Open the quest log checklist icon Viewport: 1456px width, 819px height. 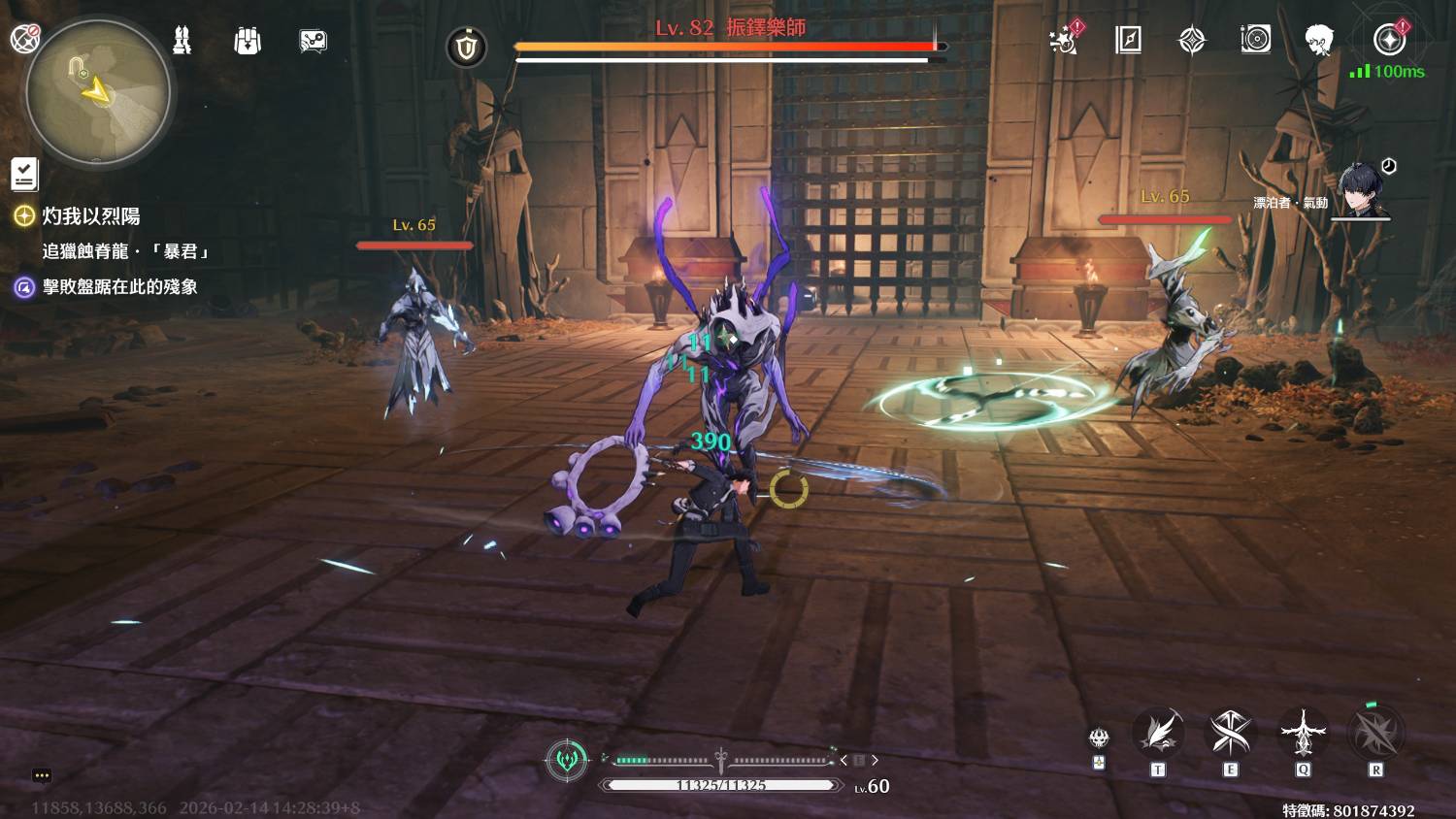coord(24,174)
